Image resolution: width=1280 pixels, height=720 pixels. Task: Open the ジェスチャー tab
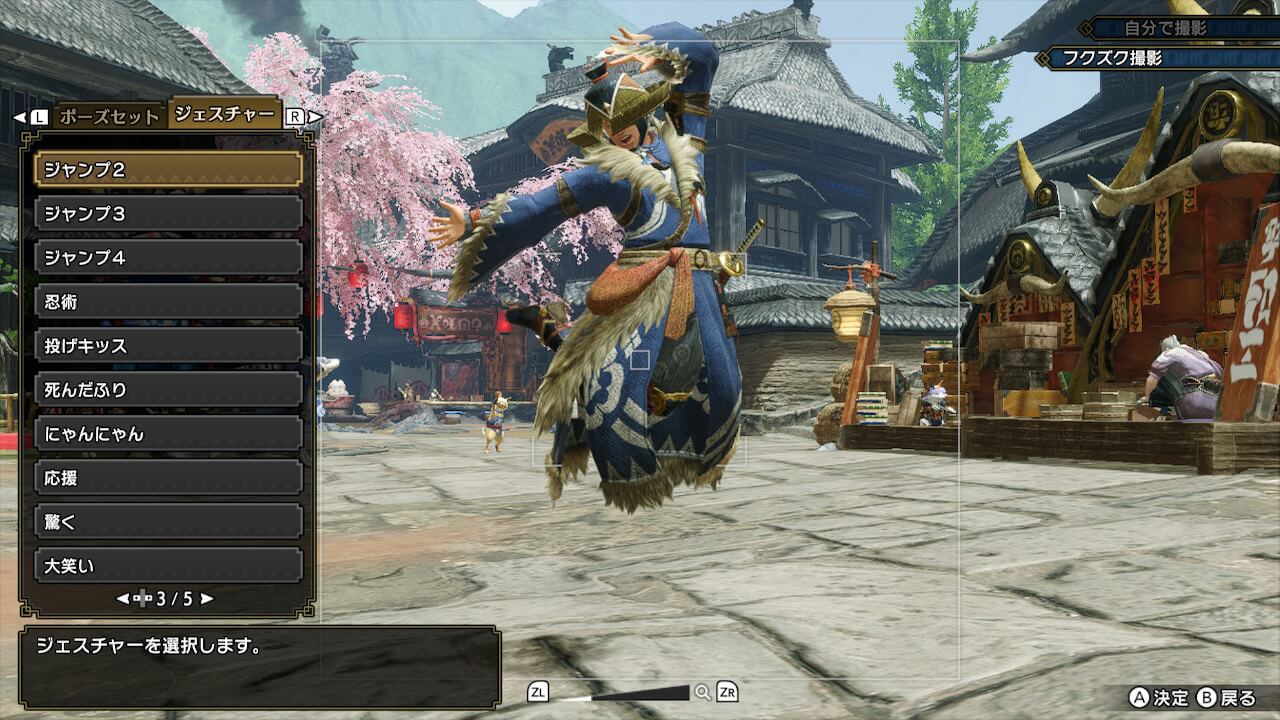coord(224,114)
